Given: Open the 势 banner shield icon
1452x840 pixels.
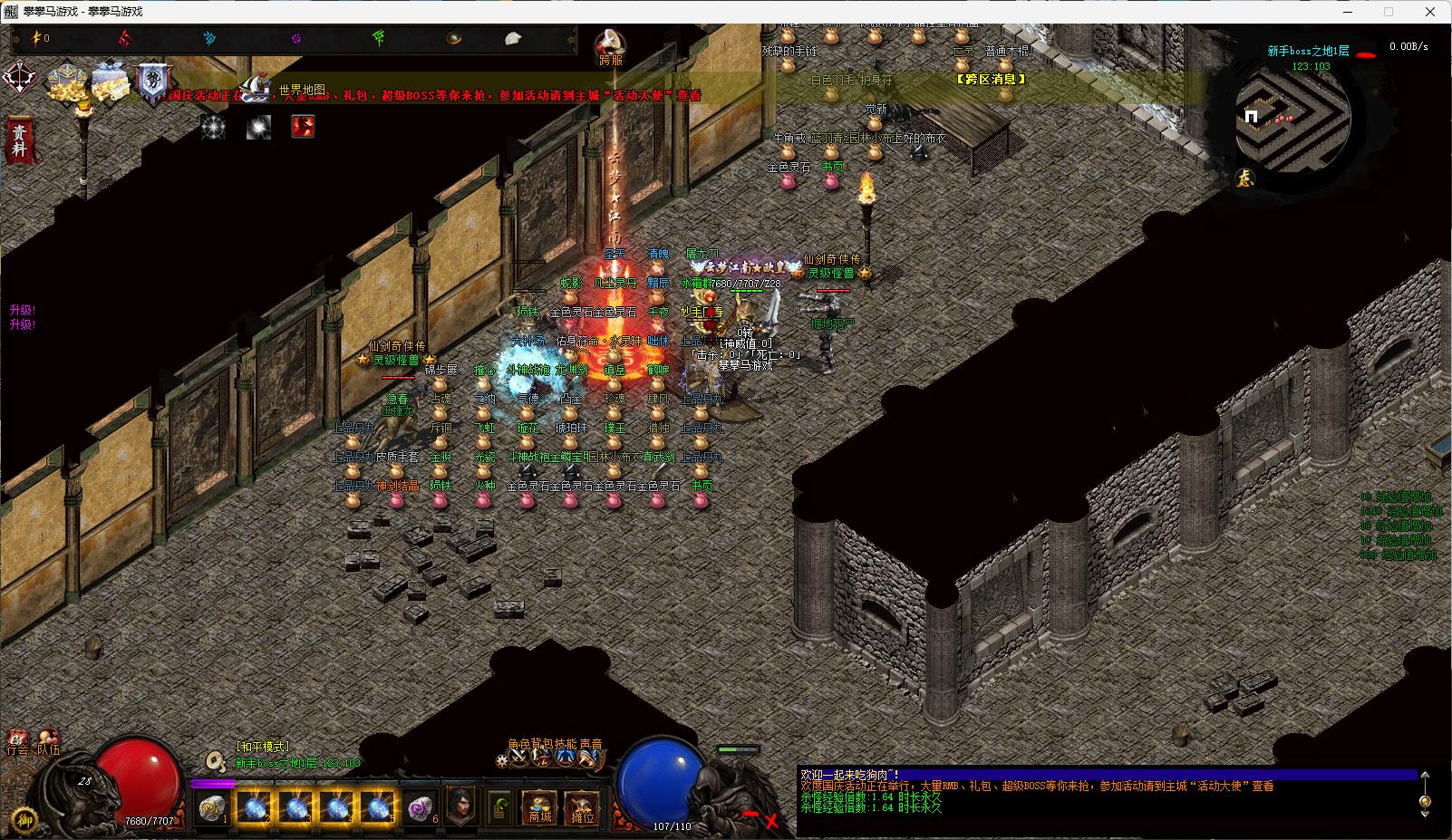Looking at the screenshot, I should pyautogui.click(x=152, y=82).
